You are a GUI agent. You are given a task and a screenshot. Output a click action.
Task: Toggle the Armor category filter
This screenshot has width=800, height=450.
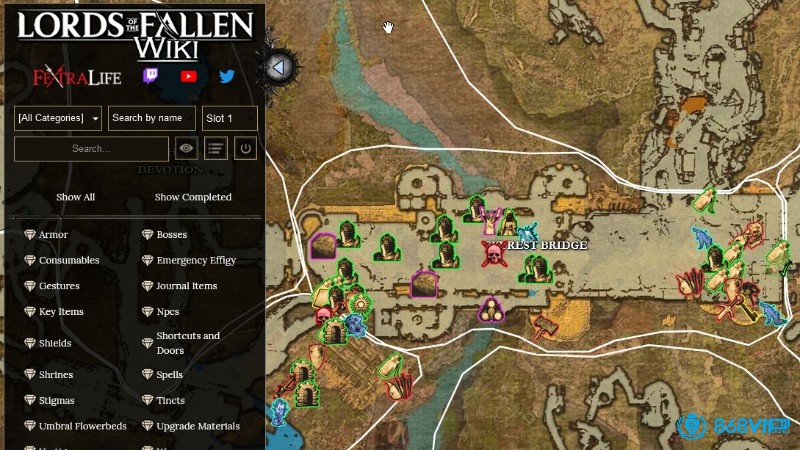click(x=53, y=235)
